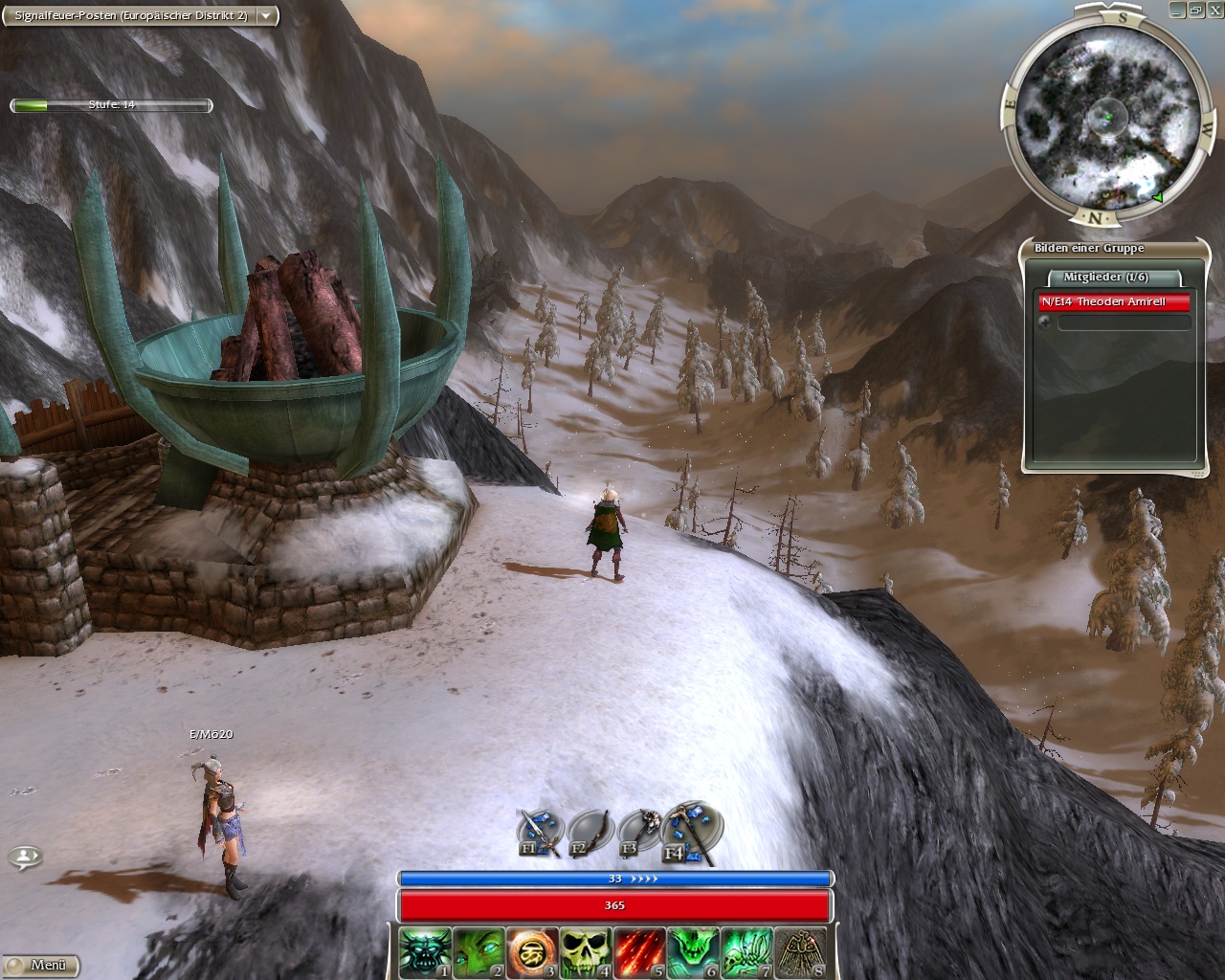Click the speech bubble chat icon
The height and width of the screenshot is (980, 1225).
coord(25,857)
